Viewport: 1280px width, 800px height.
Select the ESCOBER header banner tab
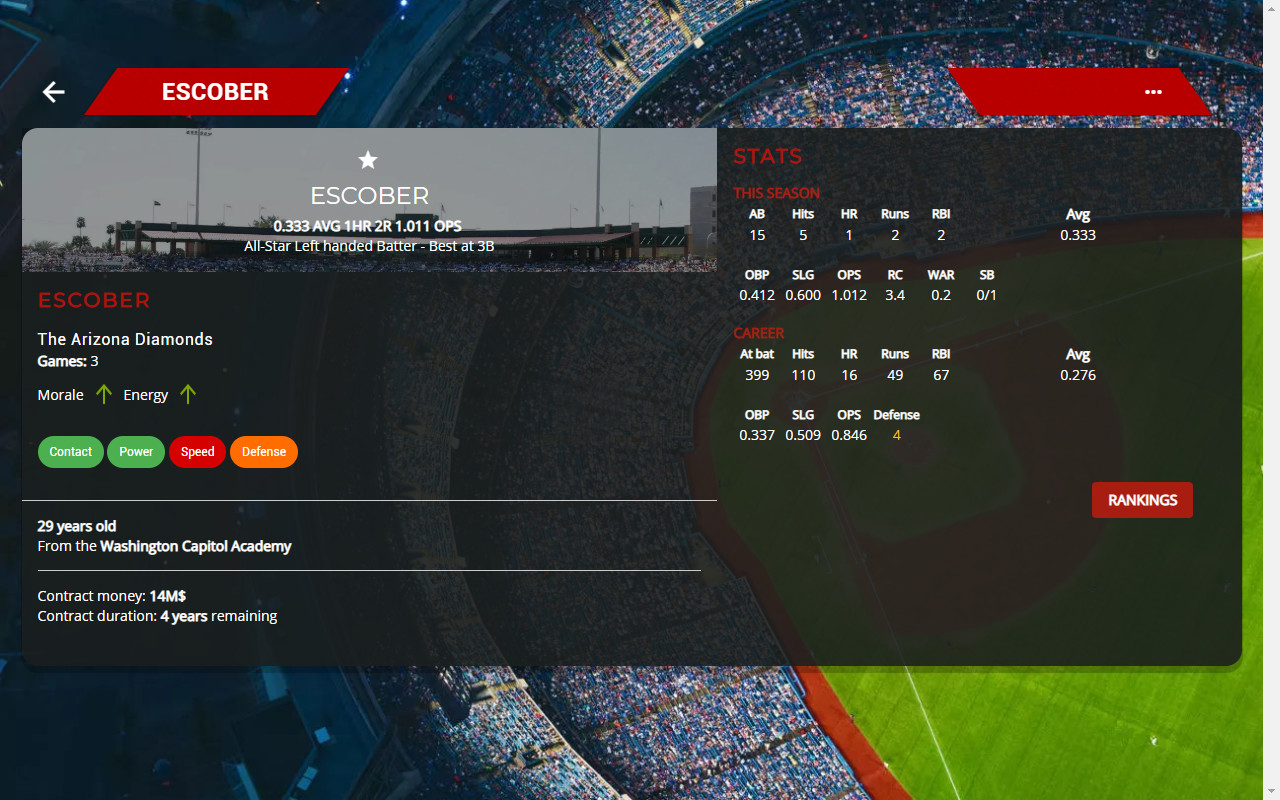click(216, 91)
